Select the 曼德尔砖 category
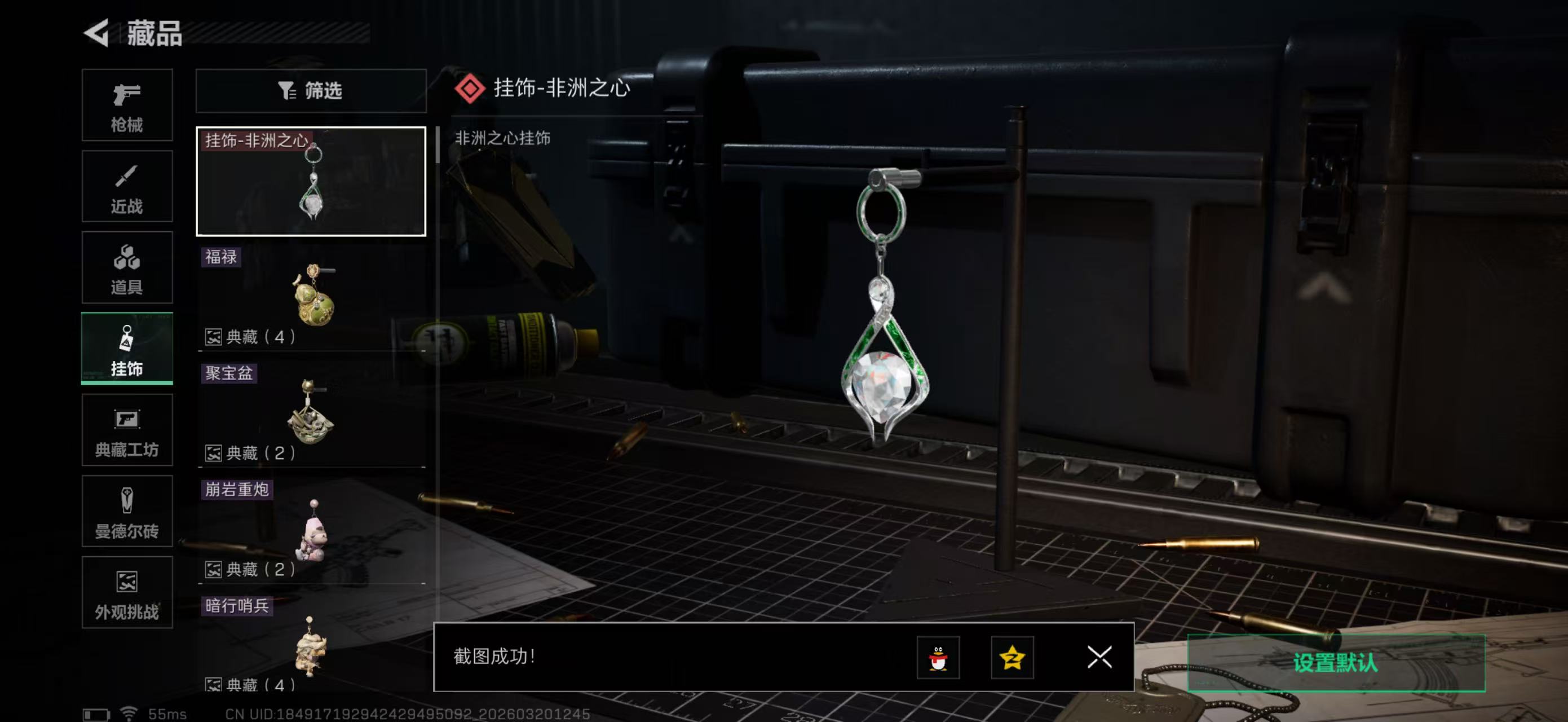 (127, 512)
